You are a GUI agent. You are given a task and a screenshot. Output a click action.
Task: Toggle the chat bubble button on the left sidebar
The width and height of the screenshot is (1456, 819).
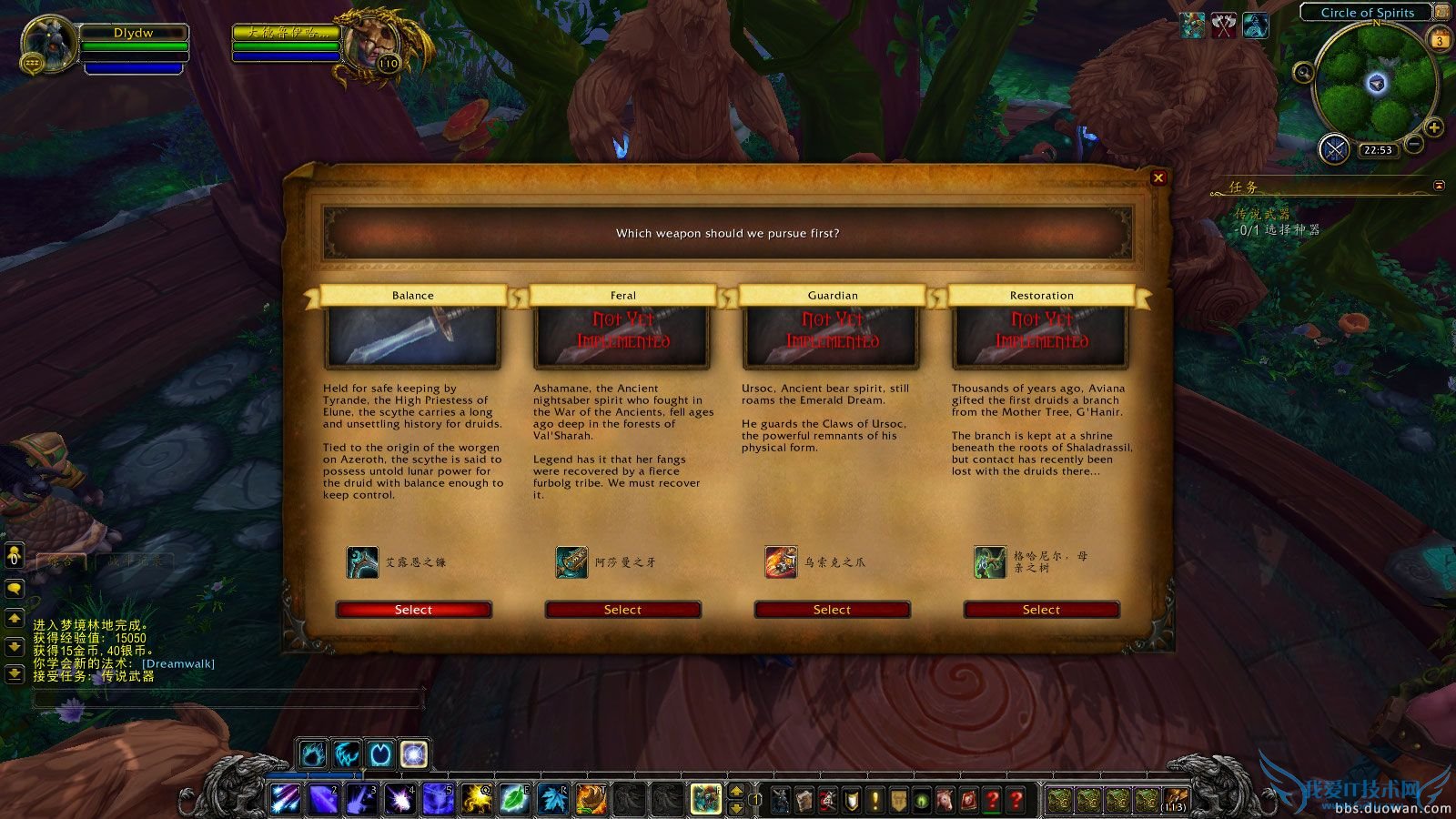click(13, 589)
